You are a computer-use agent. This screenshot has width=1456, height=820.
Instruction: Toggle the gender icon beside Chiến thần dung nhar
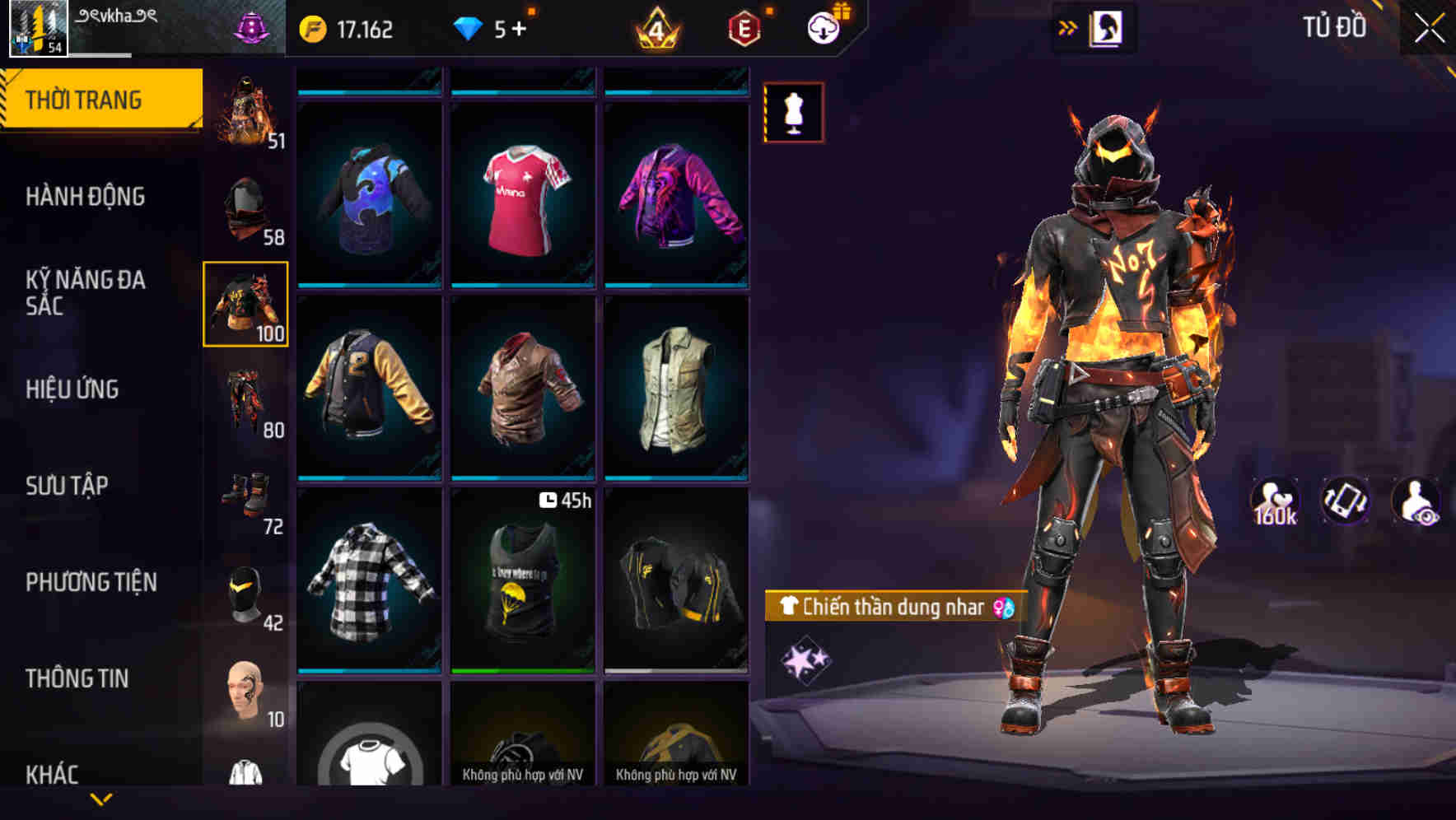click(x=1004, y=608)
